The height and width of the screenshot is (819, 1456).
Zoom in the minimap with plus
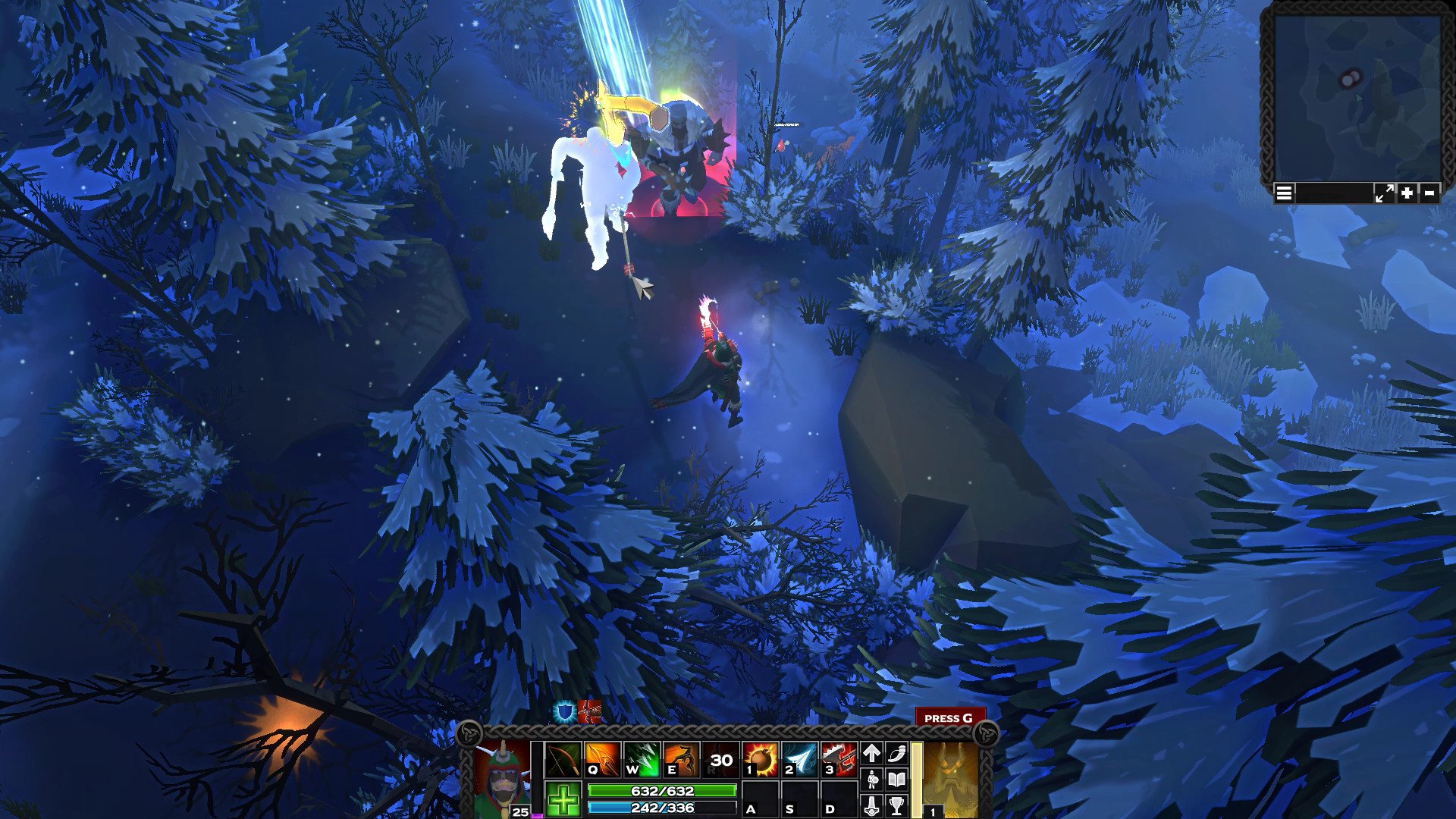click(x=1407, y=193)
